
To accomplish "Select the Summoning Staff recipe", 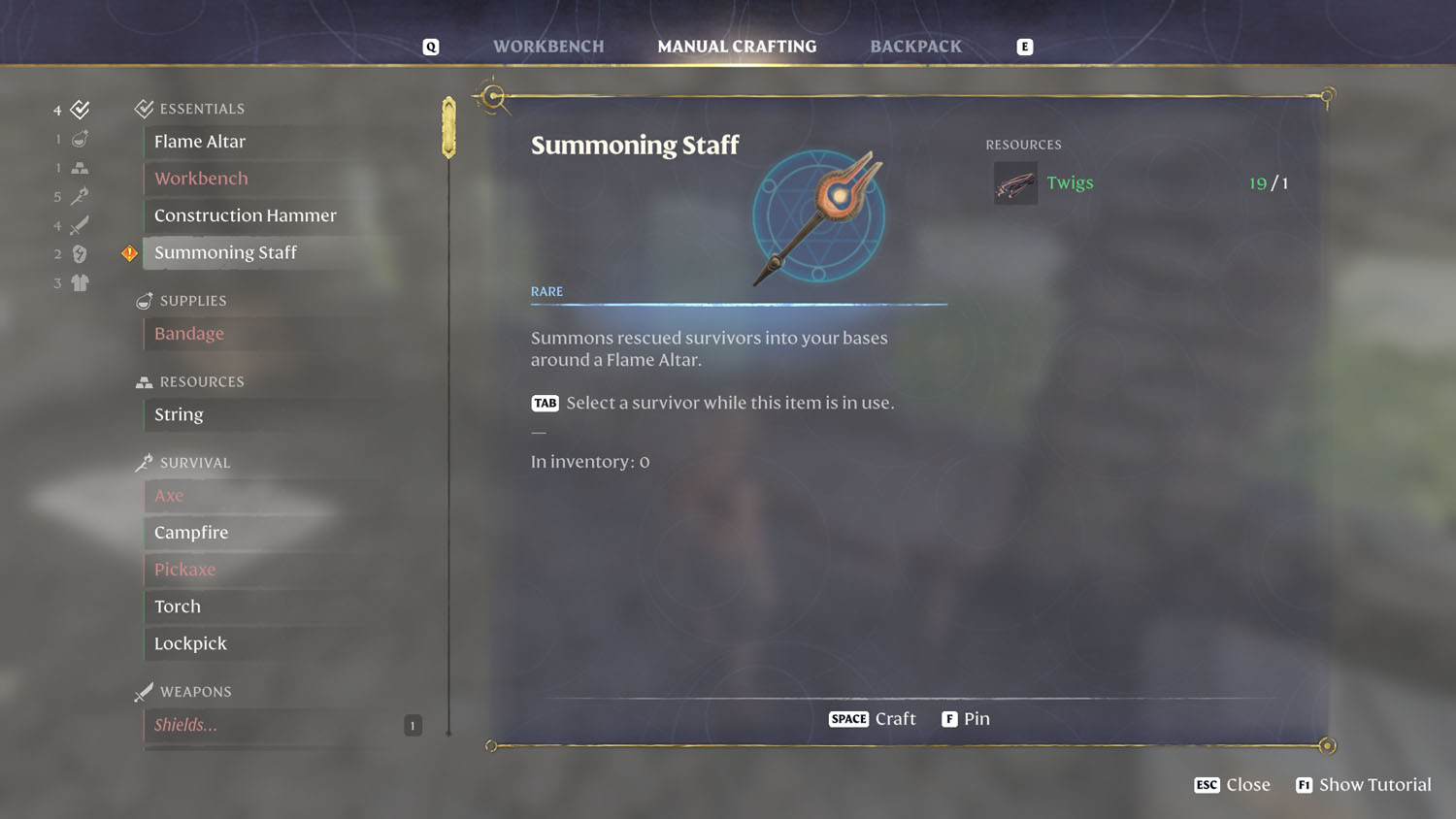I will pyautogui.click(x=225, y=252).
